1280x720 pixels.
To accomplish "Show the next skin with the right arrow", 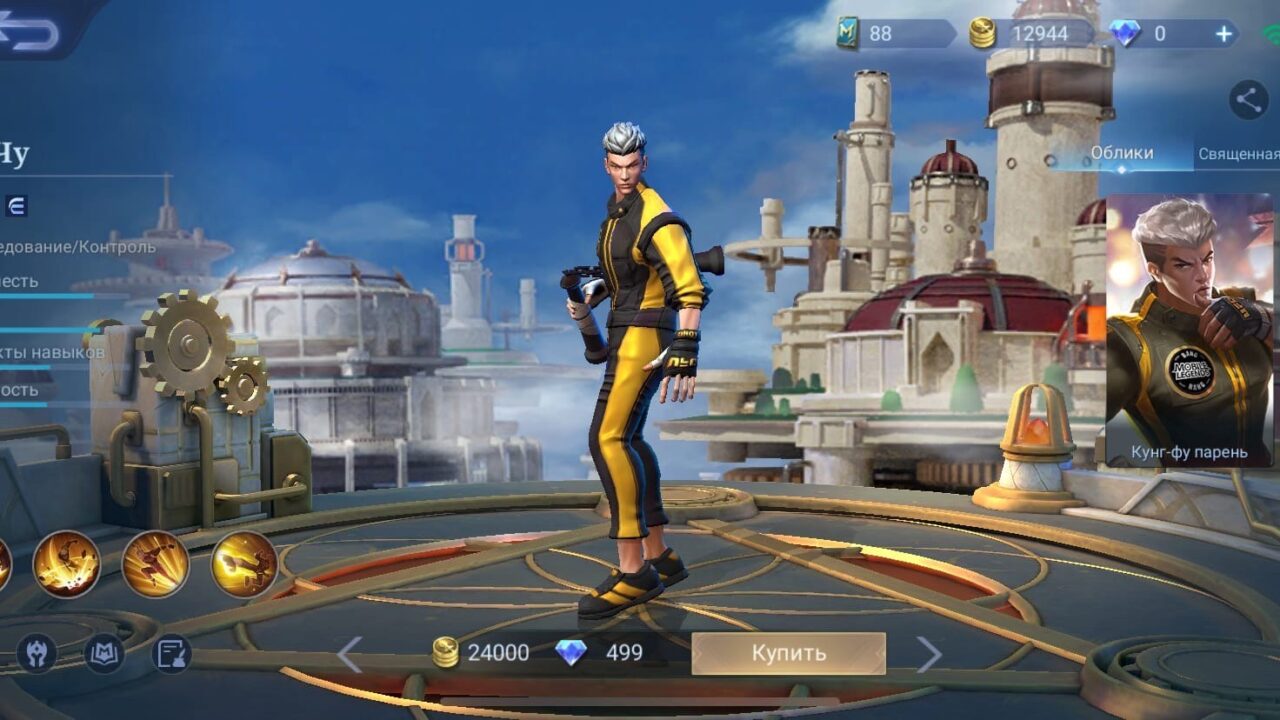I will coord(929,655).
